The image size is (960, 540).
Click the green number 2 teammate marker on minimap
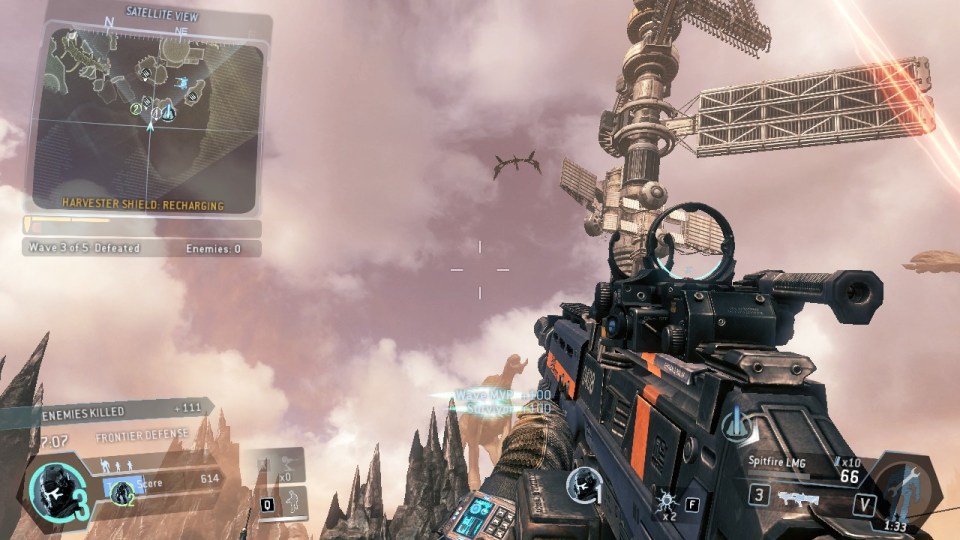(136, 108)
